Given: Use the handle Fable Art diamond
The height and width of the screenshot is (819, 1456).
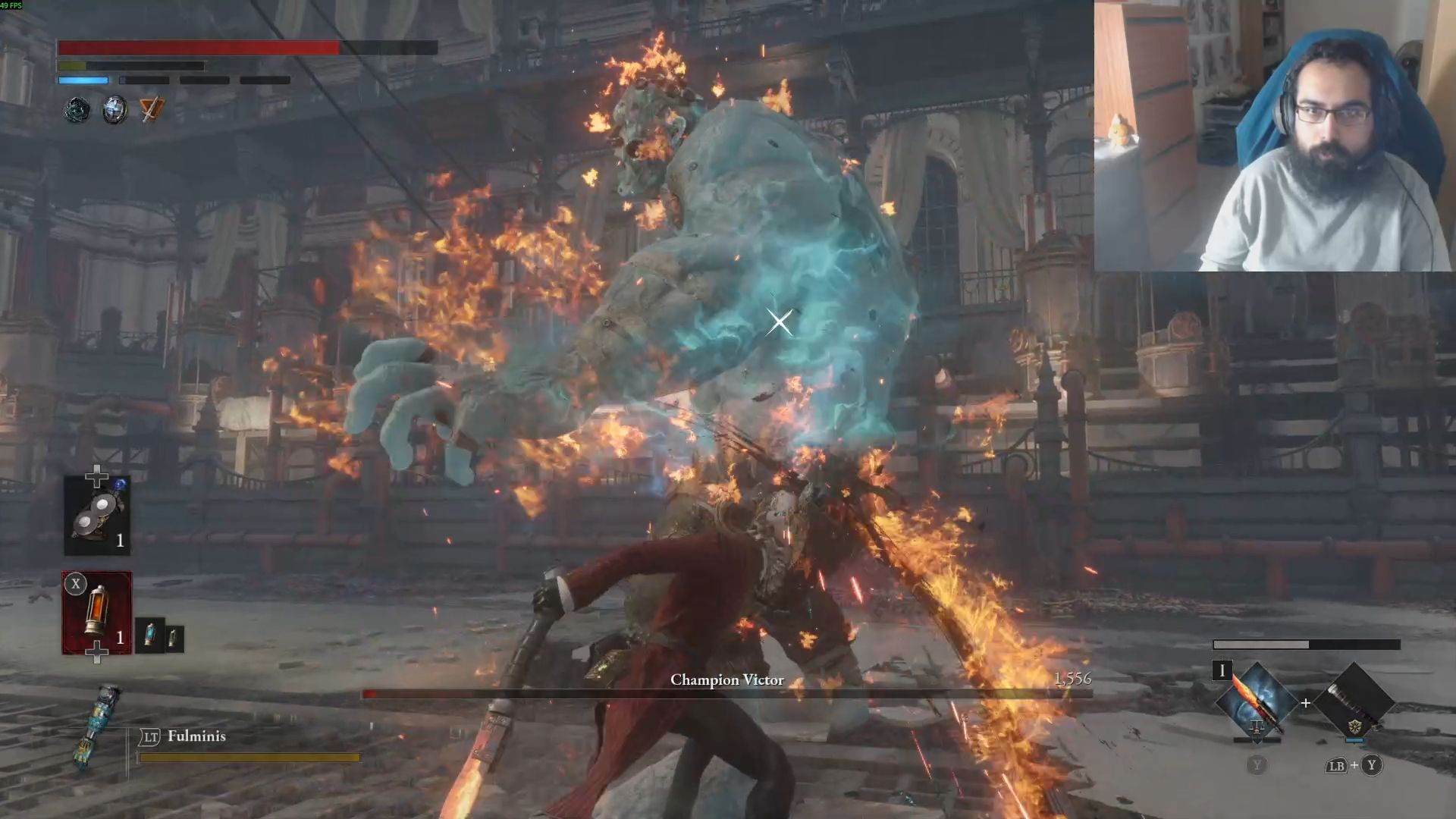Looking at the screenshot, I should (1354, 702).
